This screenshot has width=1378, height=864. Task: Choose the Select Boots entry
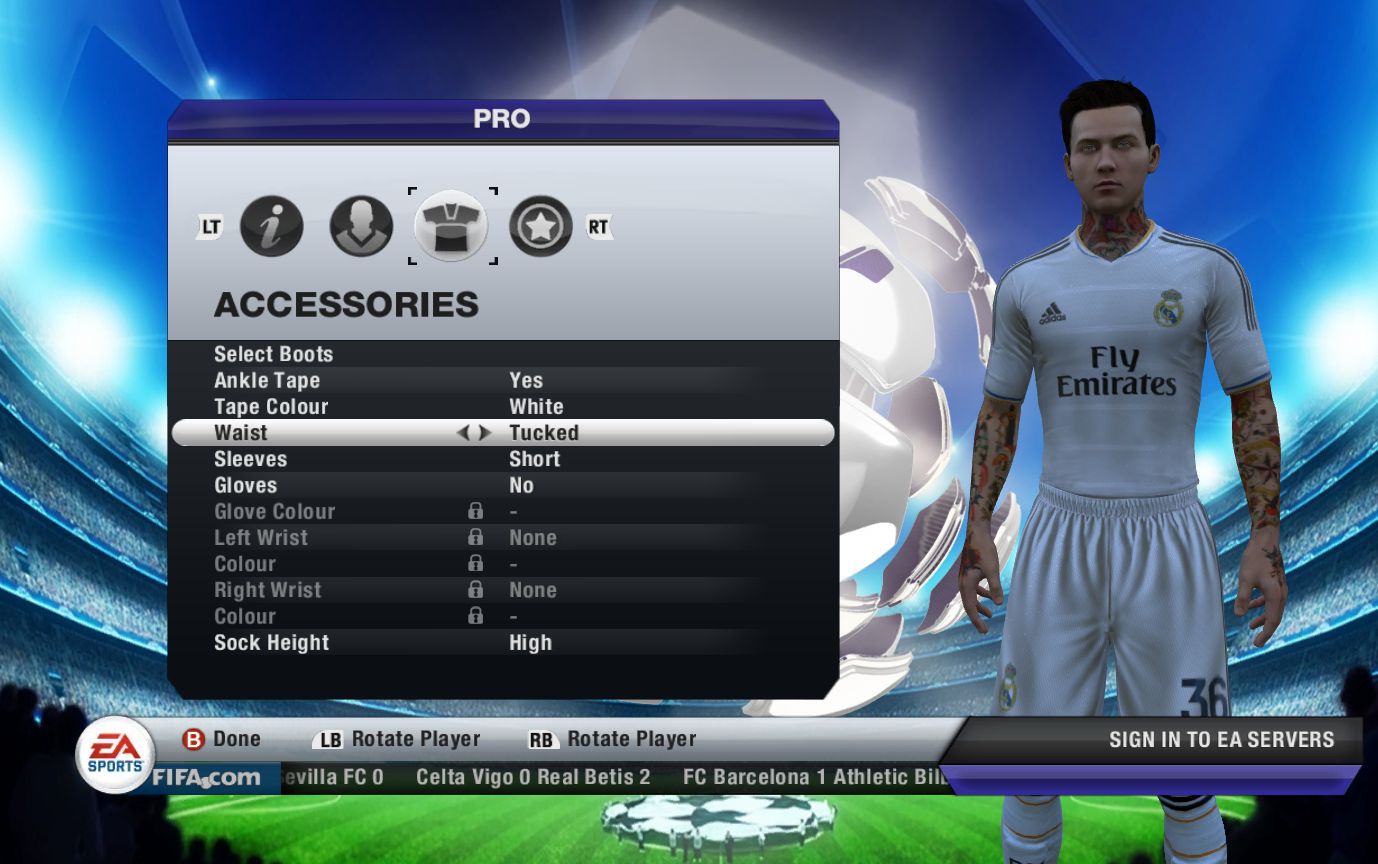273,354
